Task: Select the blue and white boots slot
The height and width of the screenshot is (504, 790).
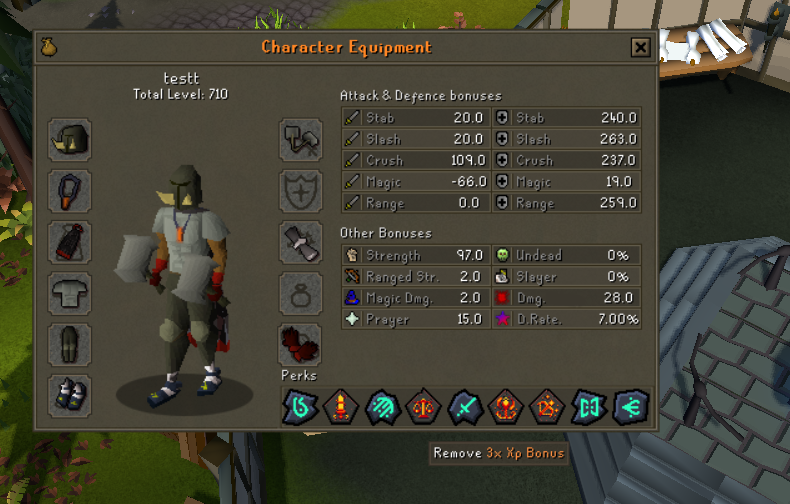Action: coord(70,395)
